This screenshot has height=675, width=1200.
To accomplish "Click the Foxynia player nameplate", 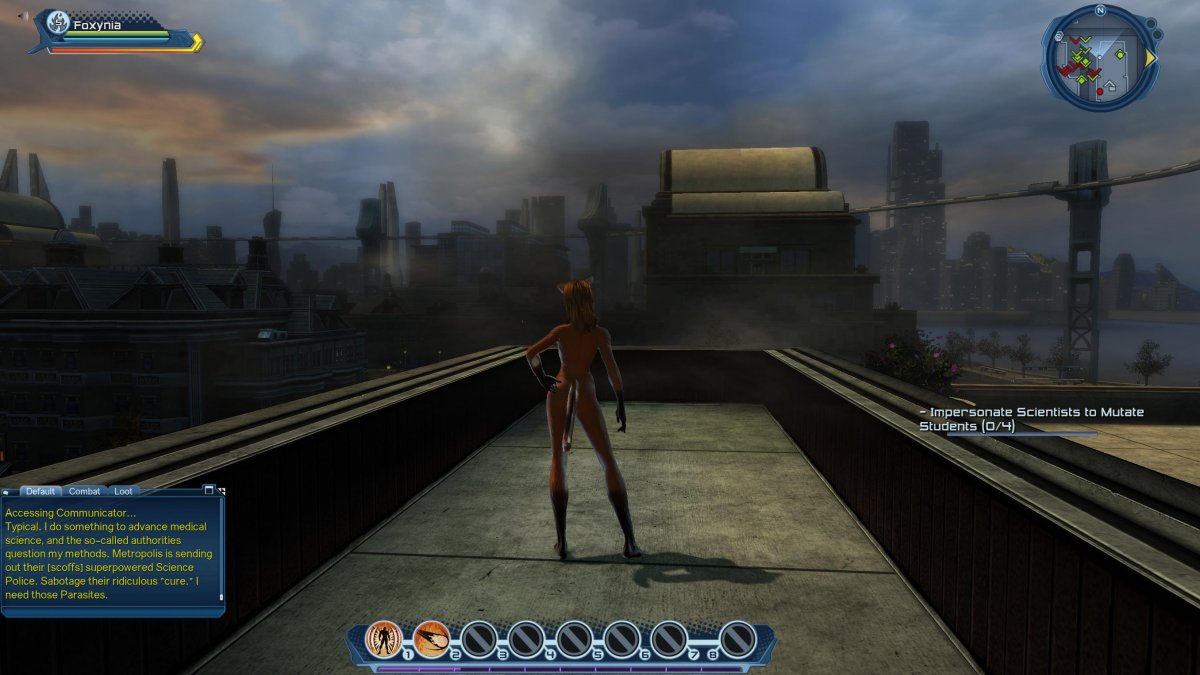I will 97,25.
